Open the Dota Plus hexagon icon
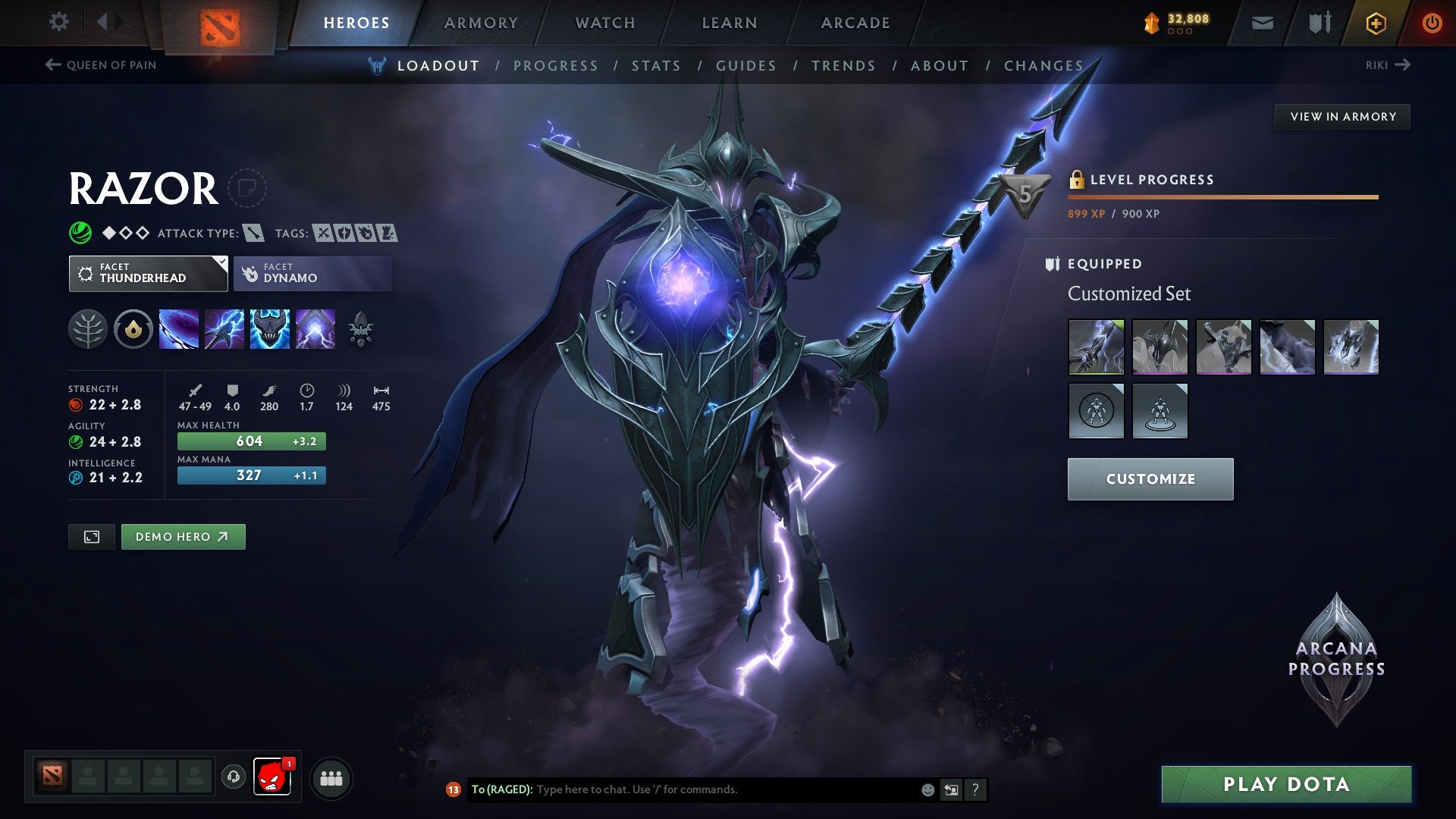 1376,22
